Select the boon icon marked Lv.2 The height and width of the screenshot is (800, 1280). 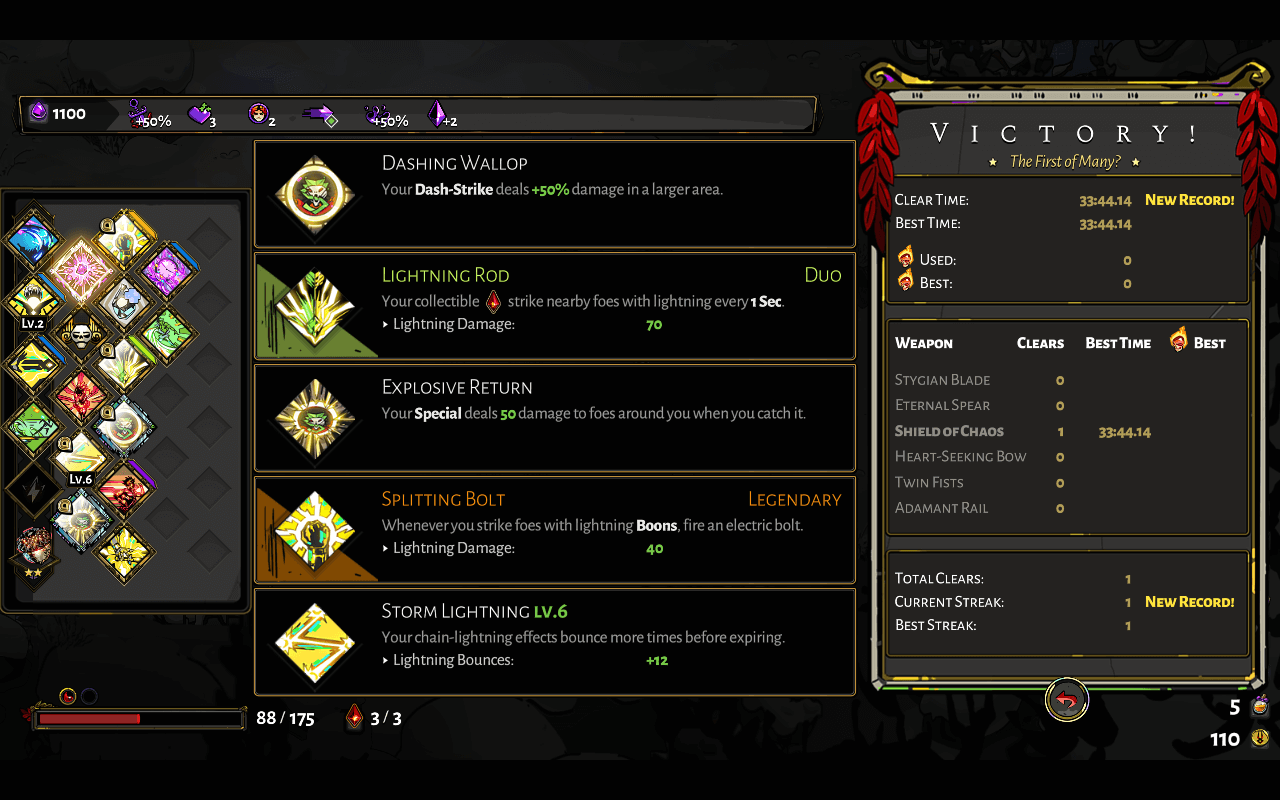(33, 300)
